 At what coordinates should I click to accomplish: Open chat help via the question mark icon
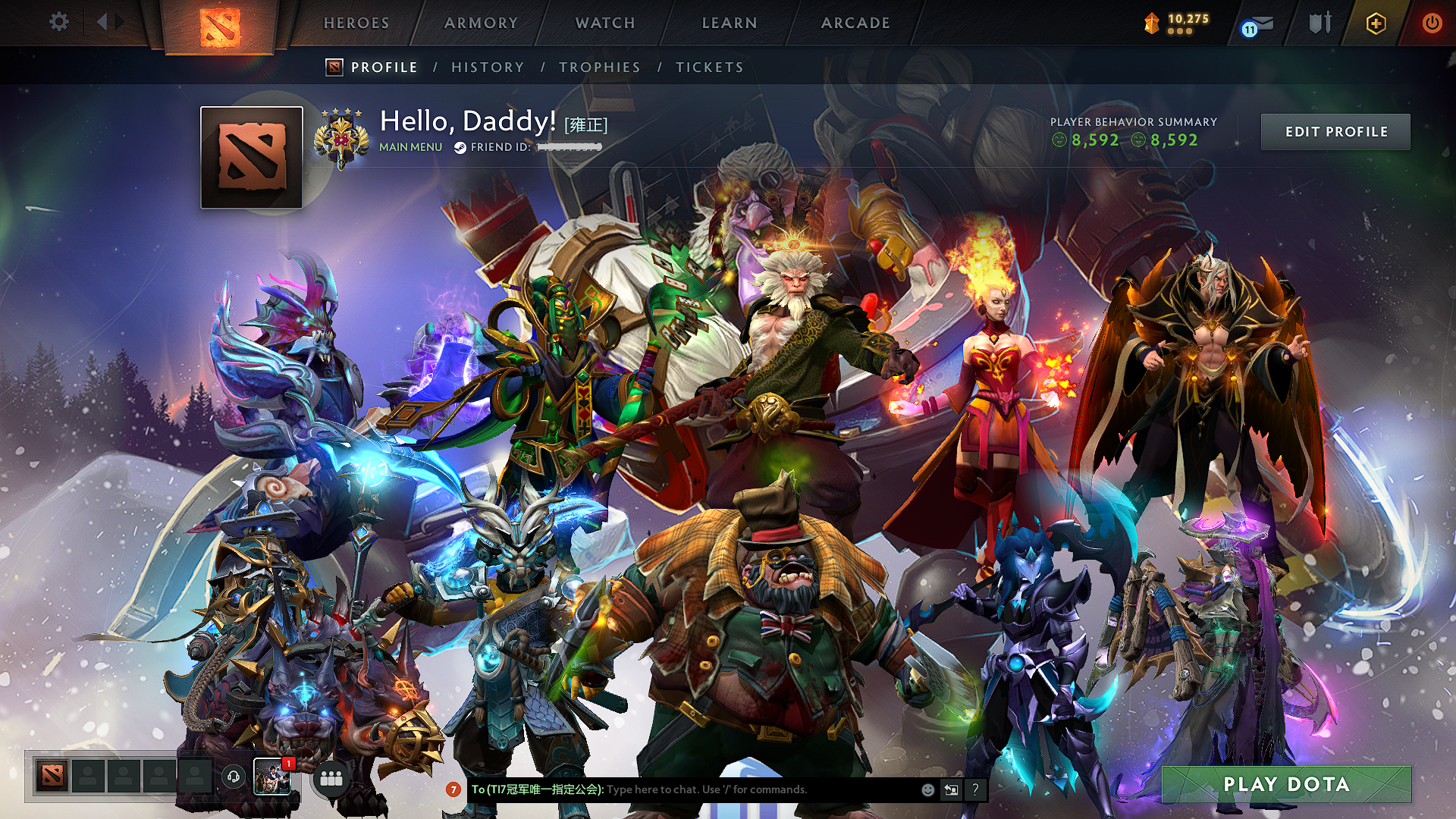click(975, 789)
